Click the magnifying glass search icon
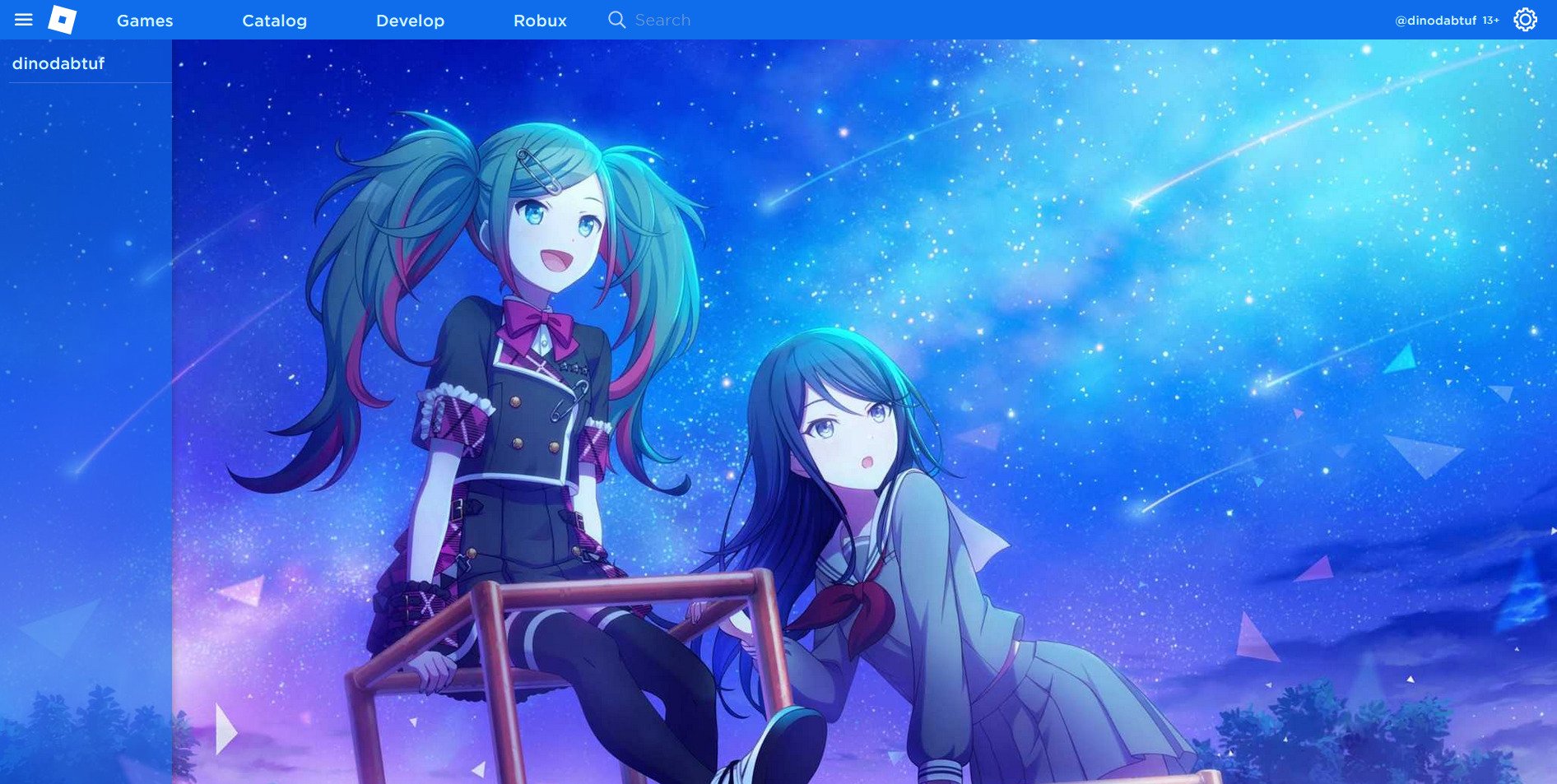Screen dimensions: 1557x784 click(616, 19)
